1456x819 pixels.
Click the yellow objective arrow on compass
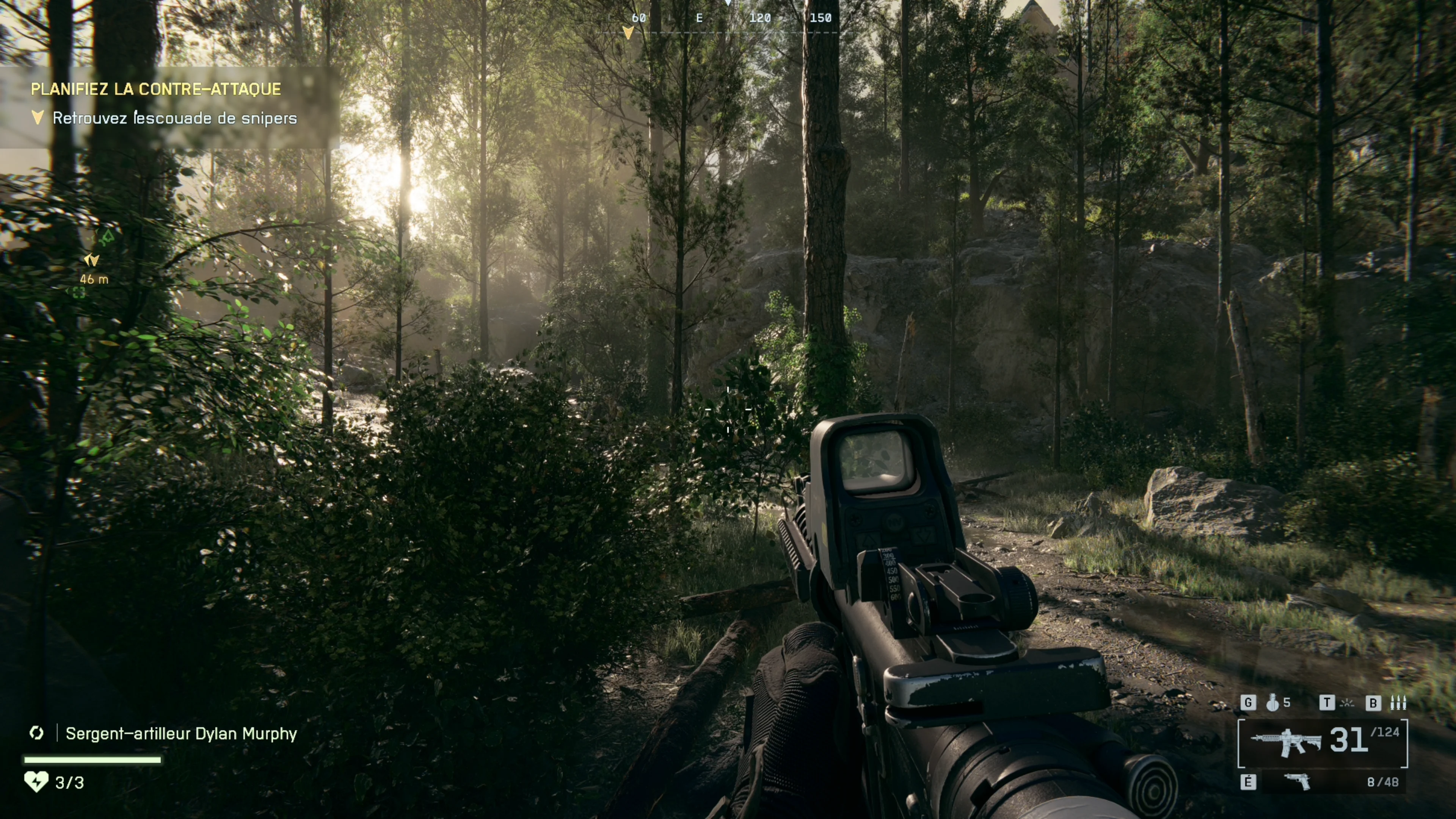click(628, 33)
